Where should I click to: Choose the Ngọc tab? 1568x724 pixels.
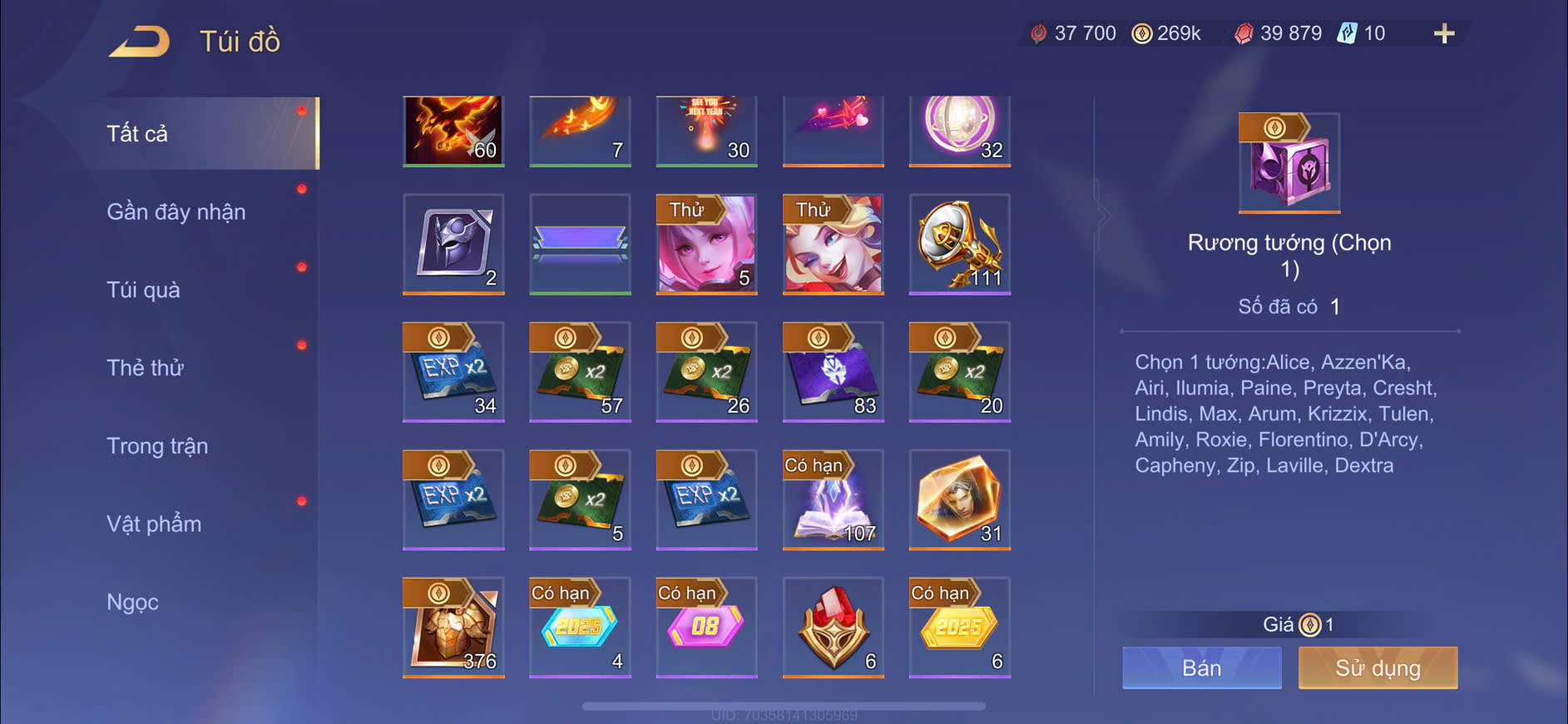tap(132, 602)
